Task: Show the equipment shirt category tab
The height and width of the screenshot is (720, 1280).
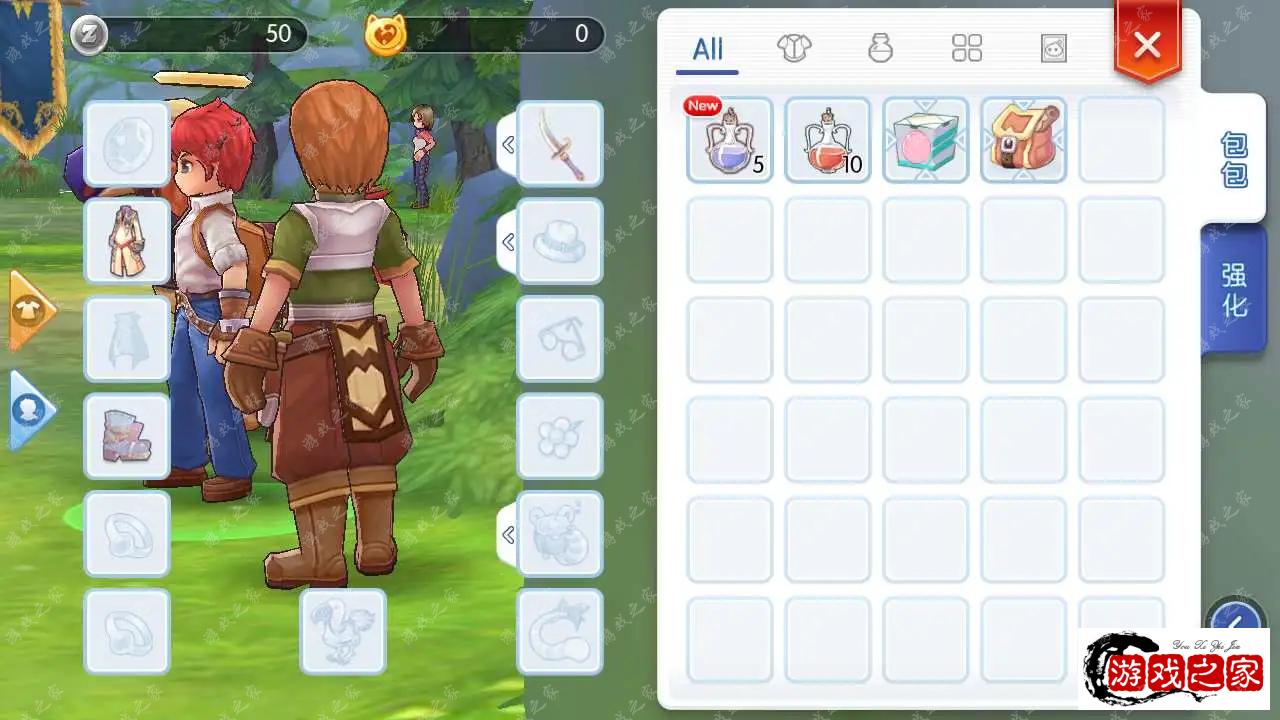Action: (794, 48)
